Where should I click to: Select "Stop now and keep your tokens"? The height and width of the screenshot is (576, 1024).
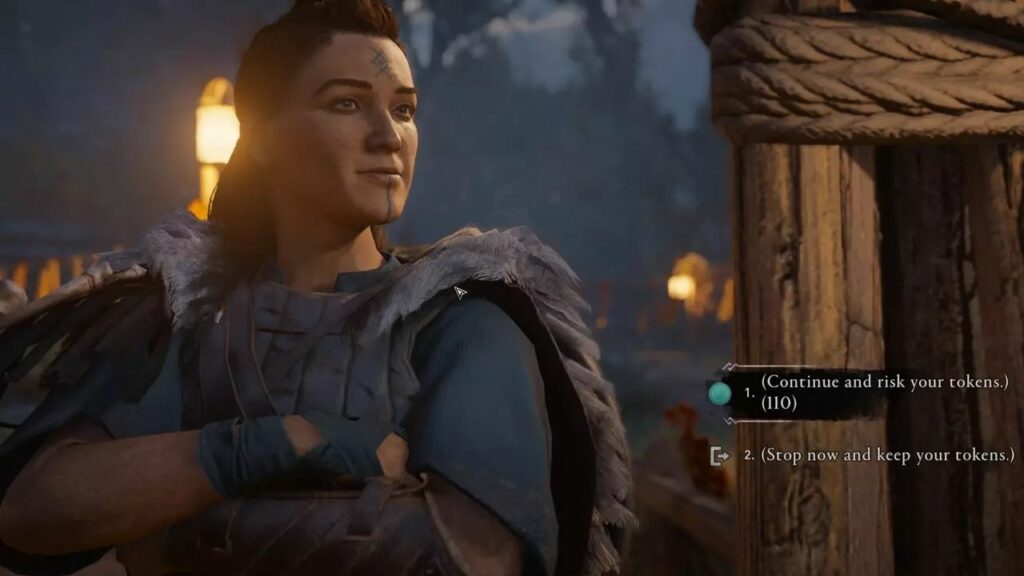click(887, 455)
